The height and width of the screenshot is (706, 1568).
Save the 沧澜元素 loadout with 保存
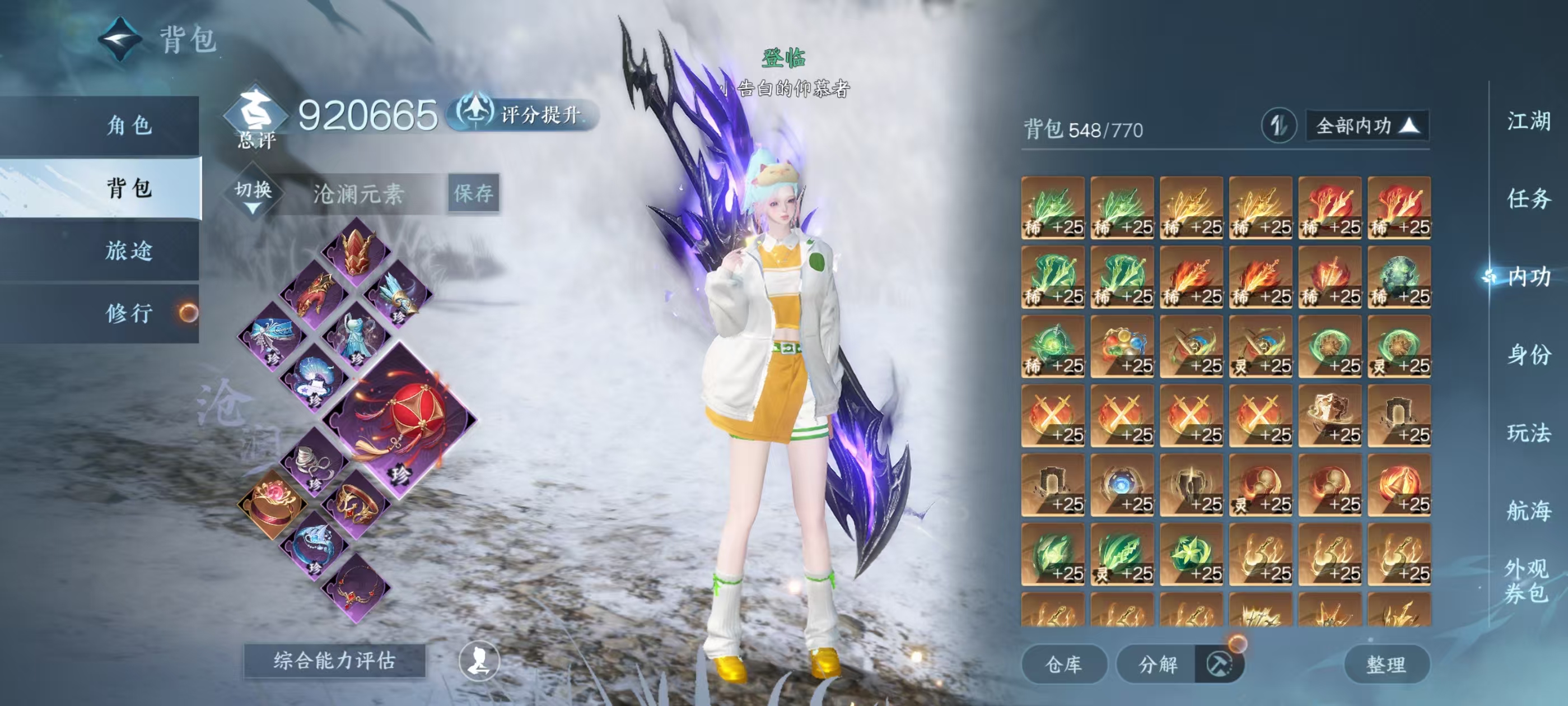[474, 194]
